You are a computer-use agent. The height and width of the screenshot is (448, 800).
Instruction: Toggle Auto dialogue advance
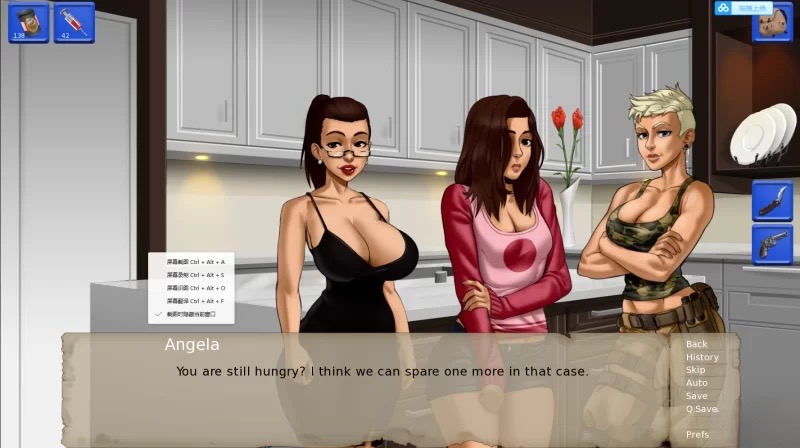(x=696, y=383)
